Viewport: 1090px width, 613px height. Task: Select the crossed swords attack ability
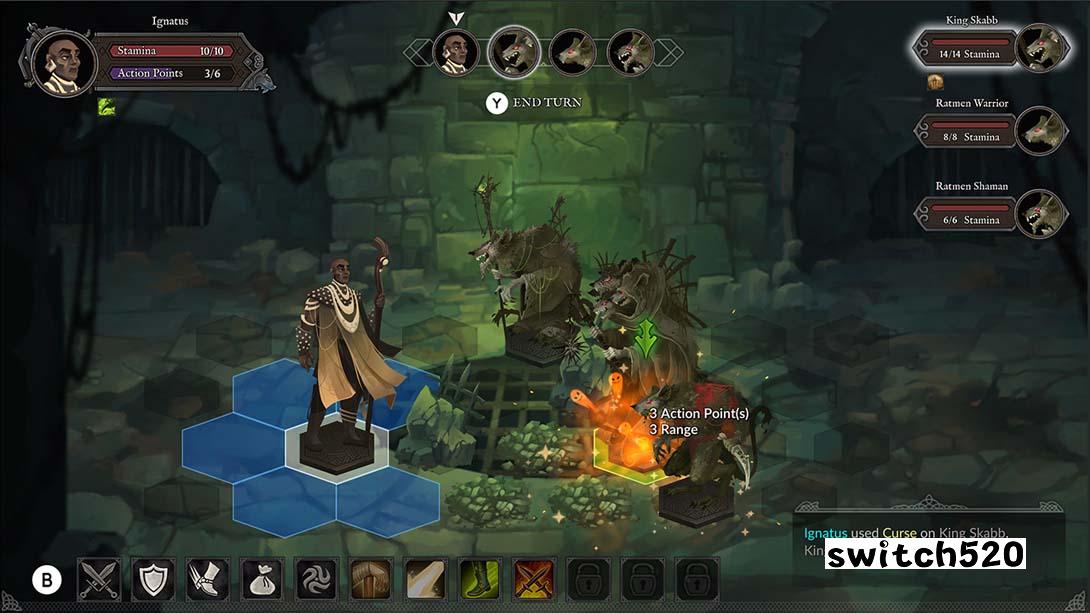(99, 579)
